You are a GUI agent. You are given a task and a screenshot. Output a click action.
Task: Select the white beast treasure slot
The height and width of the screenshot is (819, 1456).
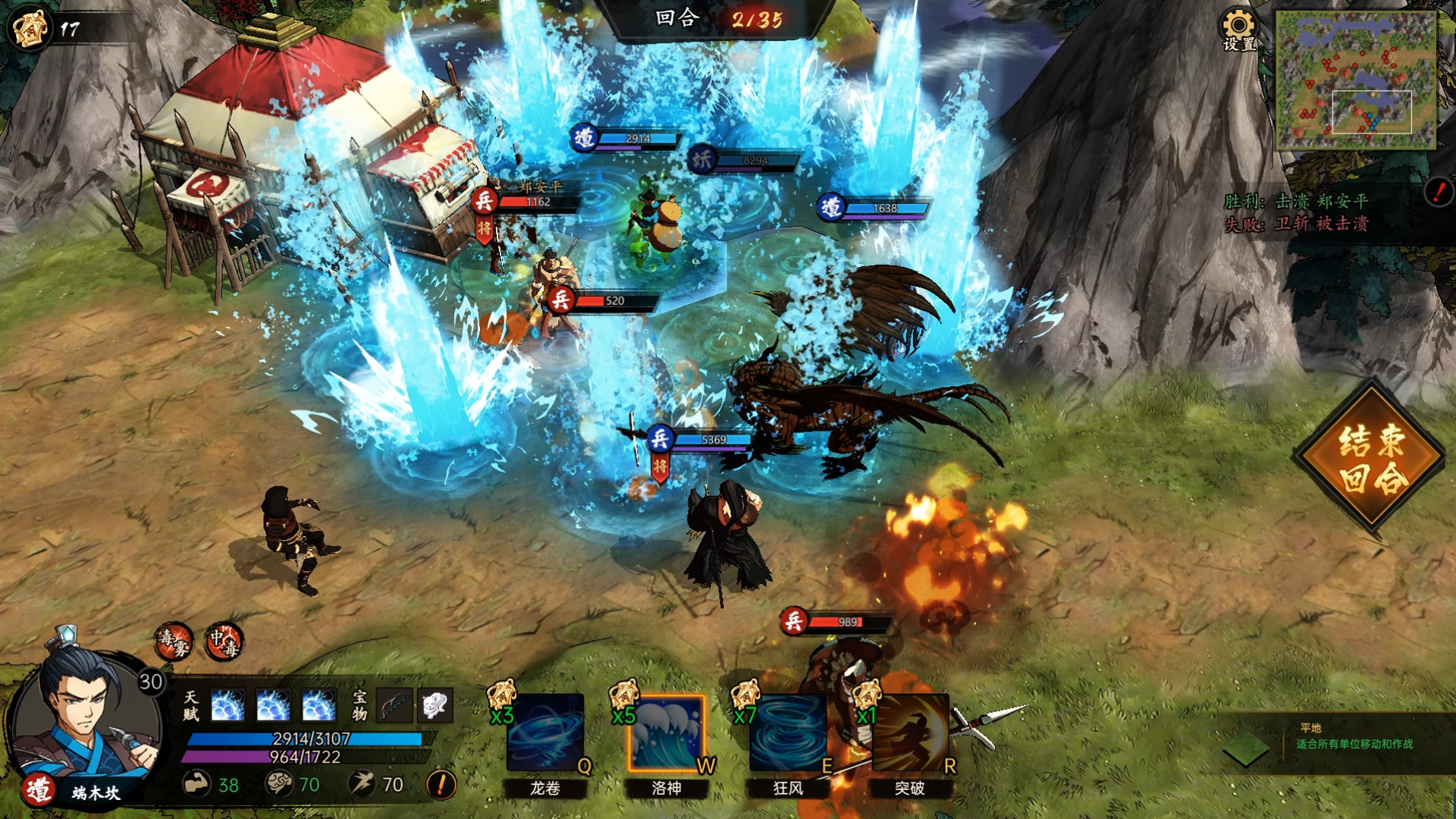coord(434,706)
